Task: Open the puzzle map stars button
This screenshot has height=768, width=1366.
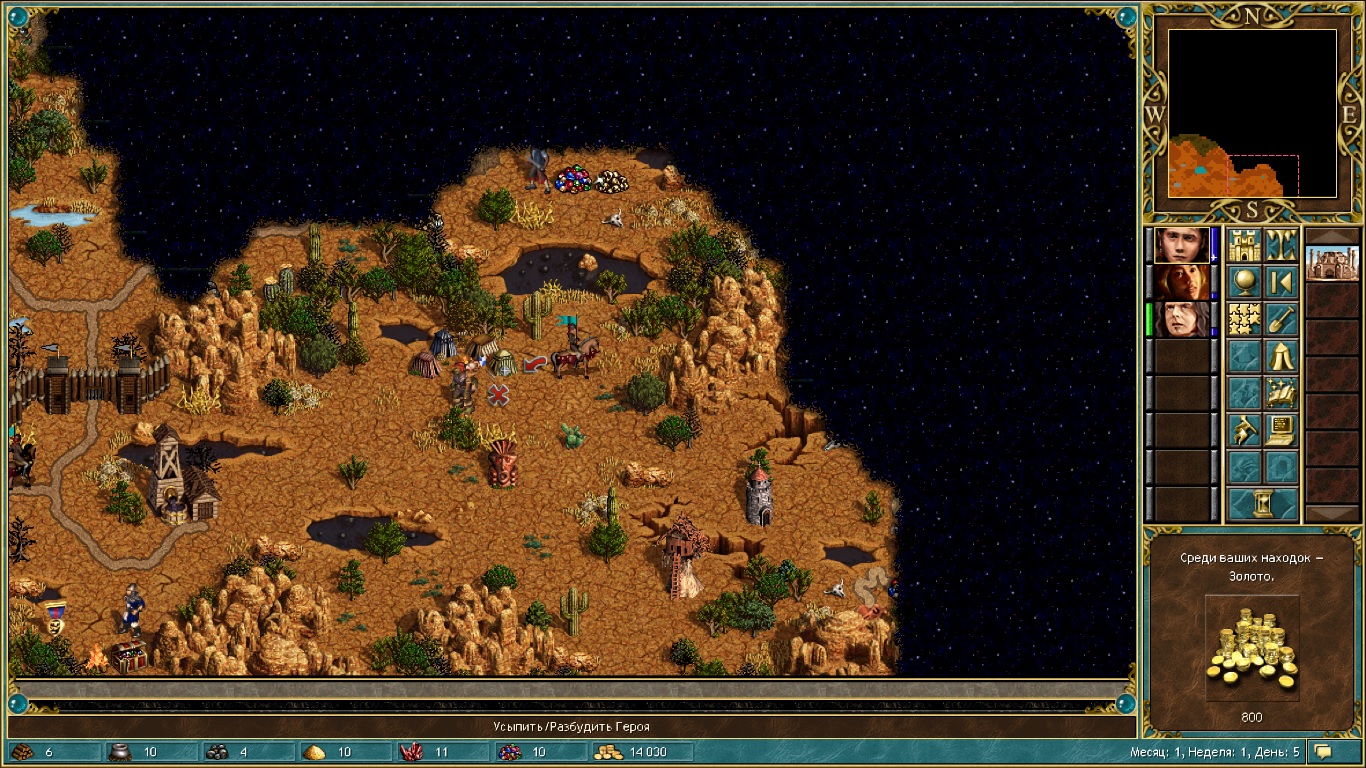Action: 1244,319
